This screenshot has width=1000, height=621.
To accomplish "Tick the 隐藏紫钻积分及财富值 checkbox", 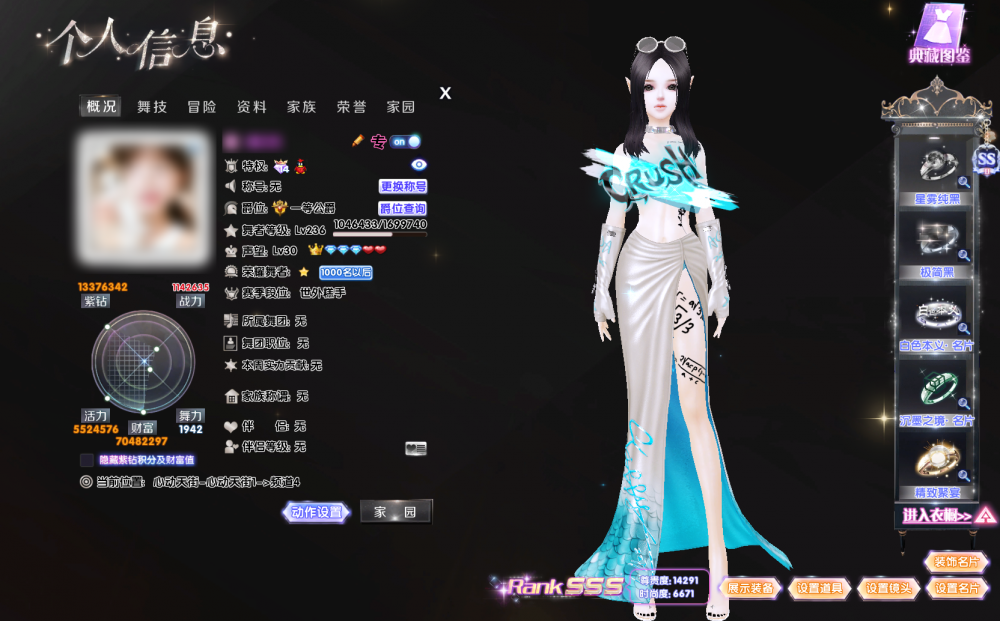I will (x=87, y=460).
